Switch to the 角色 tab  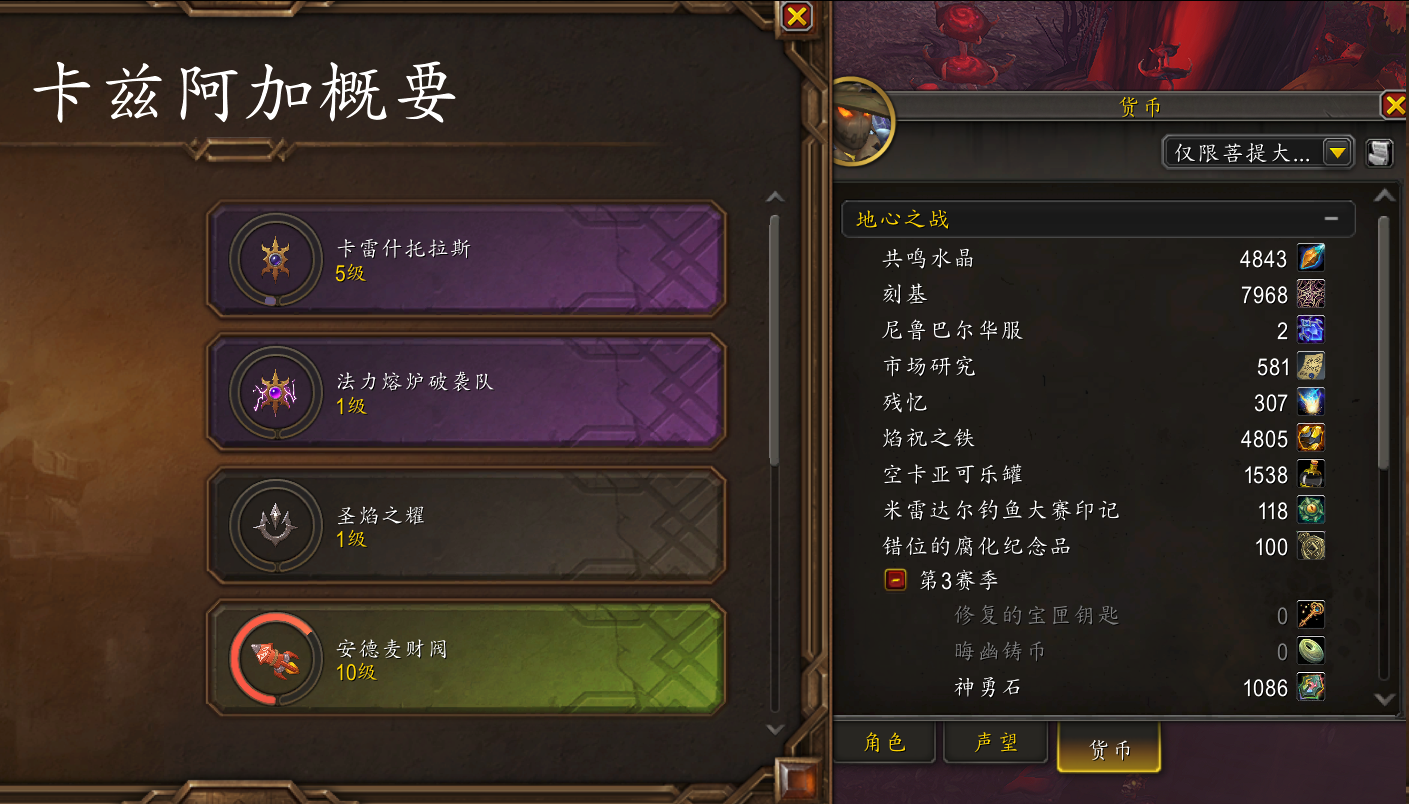tap(884, 744)
